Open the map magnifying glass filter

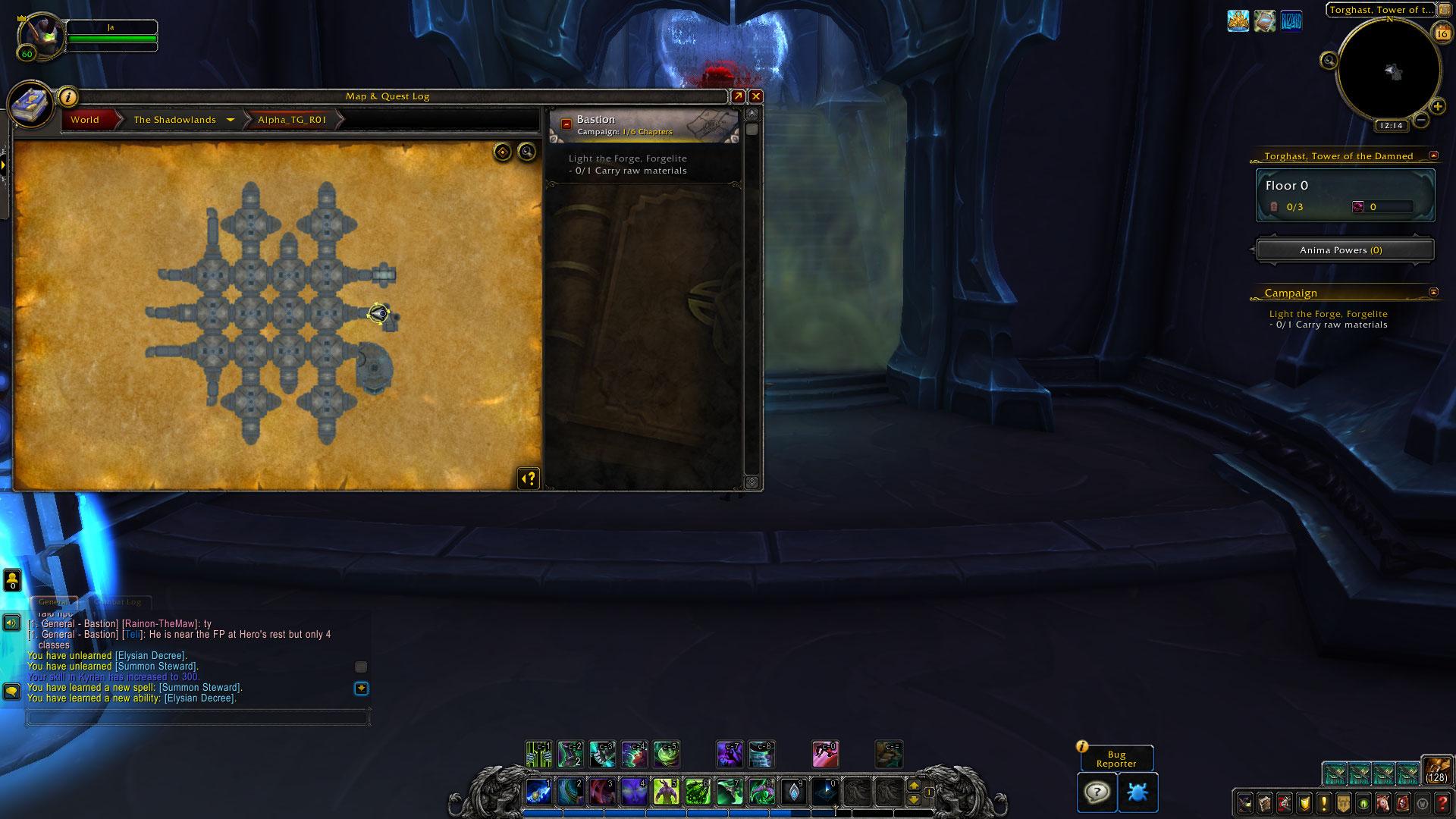(526, 152)
